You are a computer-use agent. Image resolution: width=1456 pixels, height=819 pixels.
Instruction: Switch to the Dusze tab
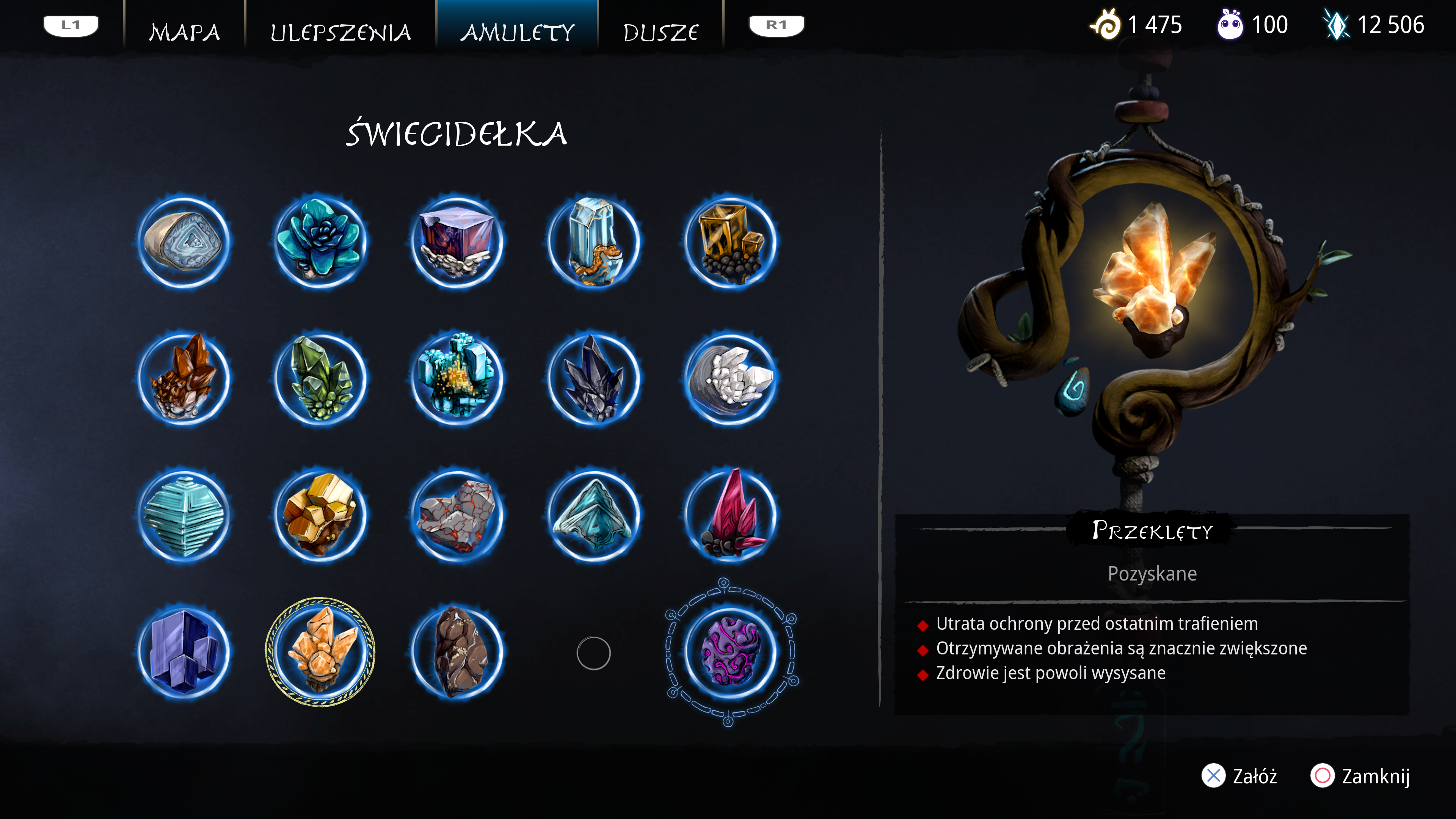(x=660, y=31)
